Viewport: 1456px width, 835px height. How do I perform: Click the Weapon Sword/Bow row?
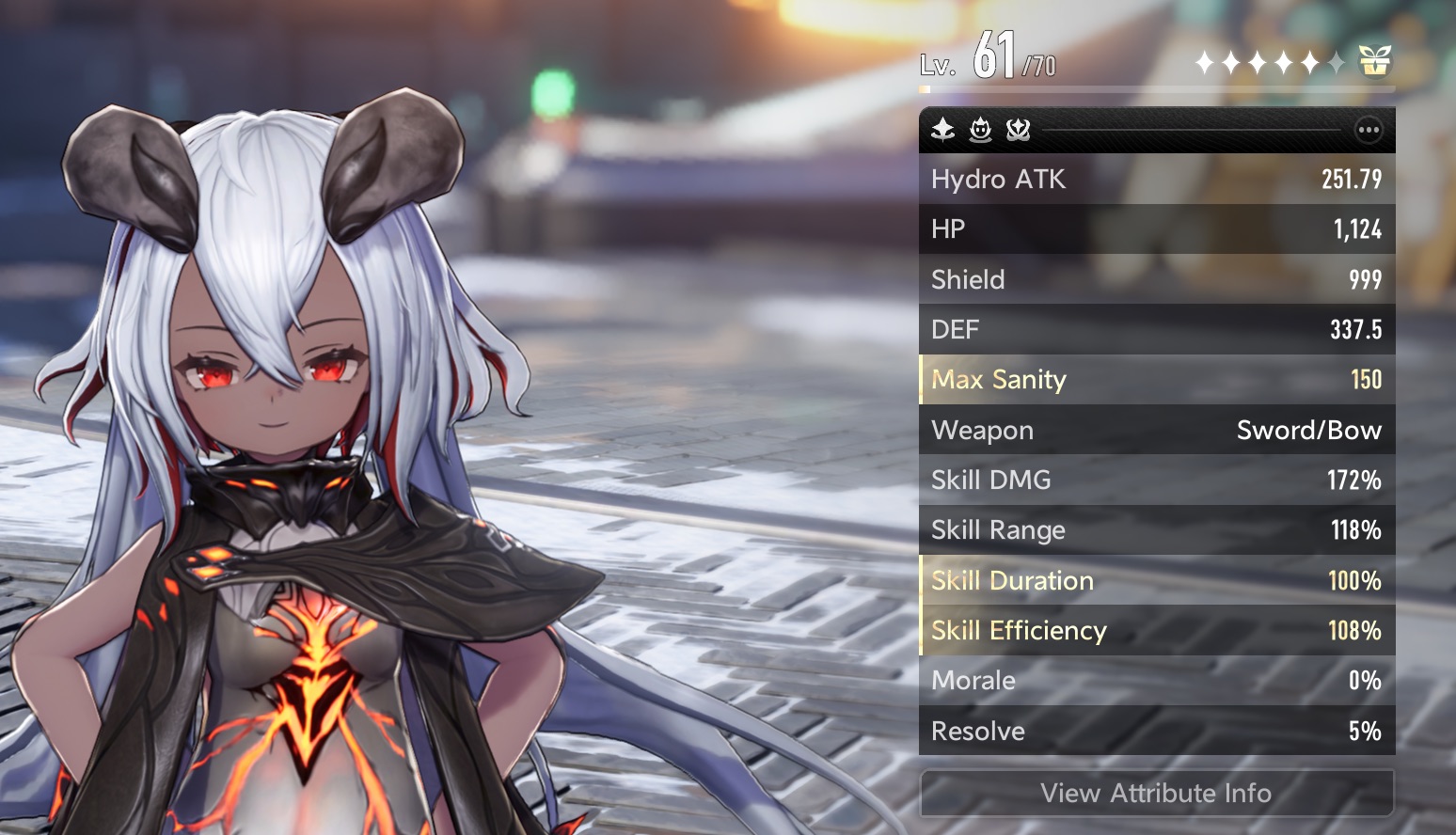click(1156, 430)
